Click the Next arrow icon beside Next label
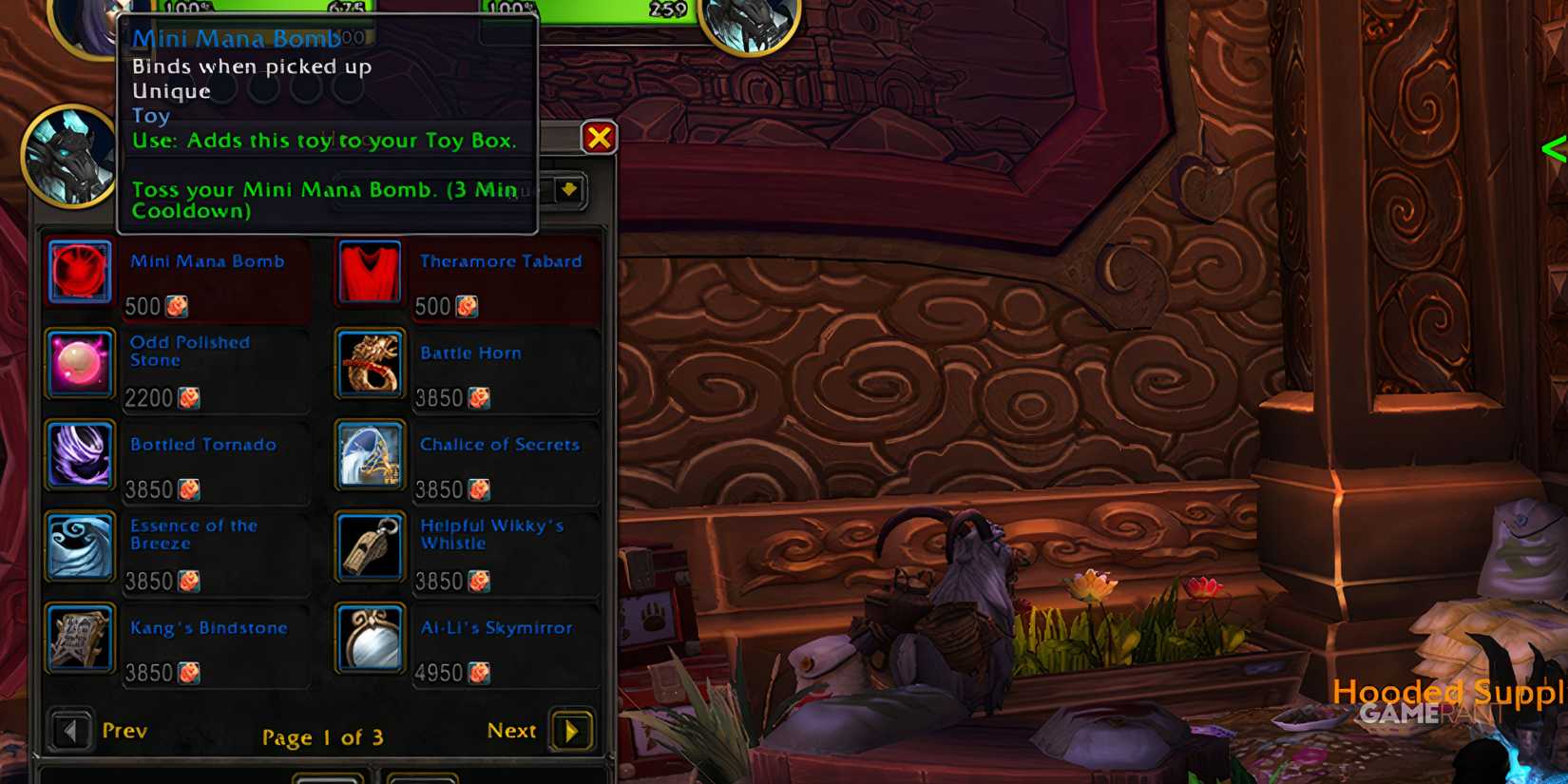The height and width of the screenshot is (784, 1568). click(570, 731)
